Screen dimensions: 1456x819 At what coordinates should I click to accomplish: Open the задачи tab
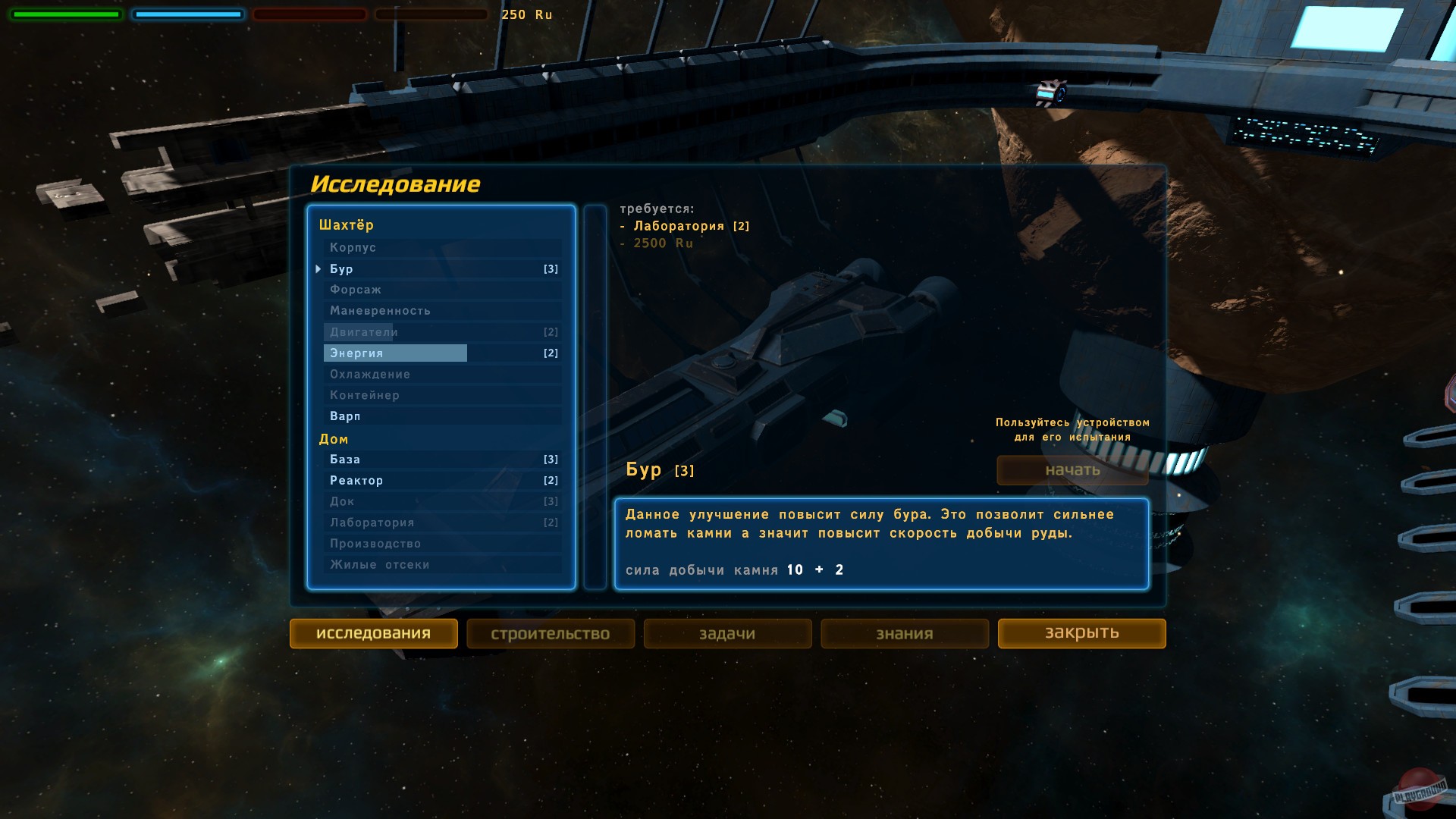coord(727,633)
